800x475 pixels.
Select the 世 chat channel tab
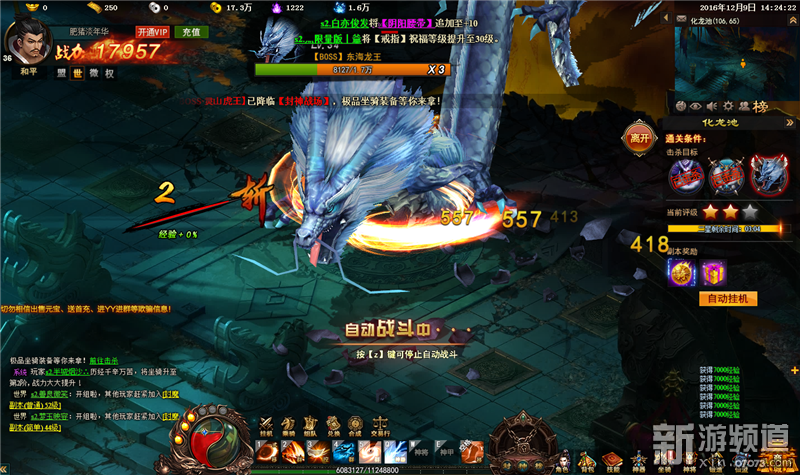[77, 73]
